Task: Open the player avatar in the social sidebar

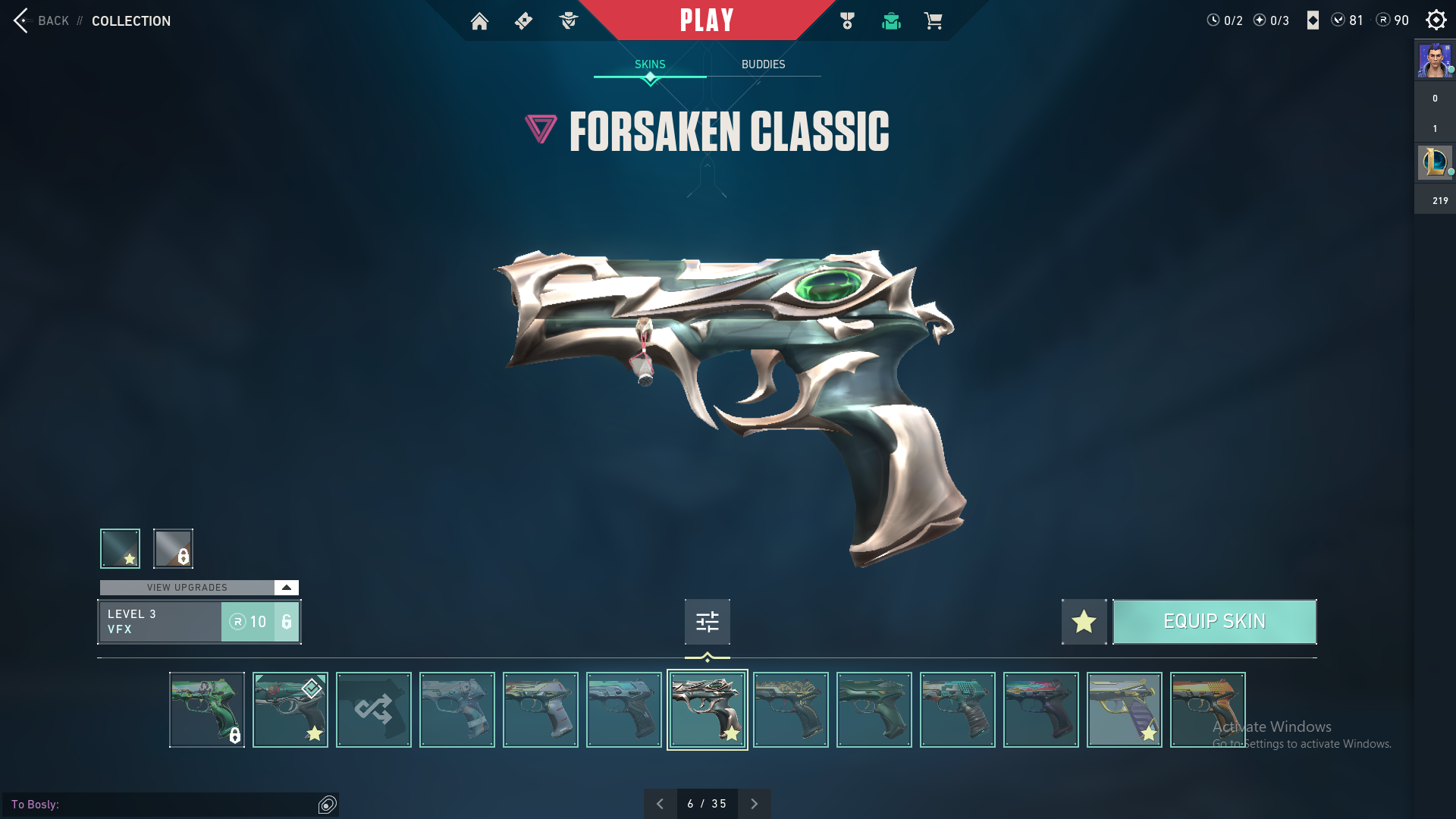Action: pyautogui.click(x=1435, y=61)
